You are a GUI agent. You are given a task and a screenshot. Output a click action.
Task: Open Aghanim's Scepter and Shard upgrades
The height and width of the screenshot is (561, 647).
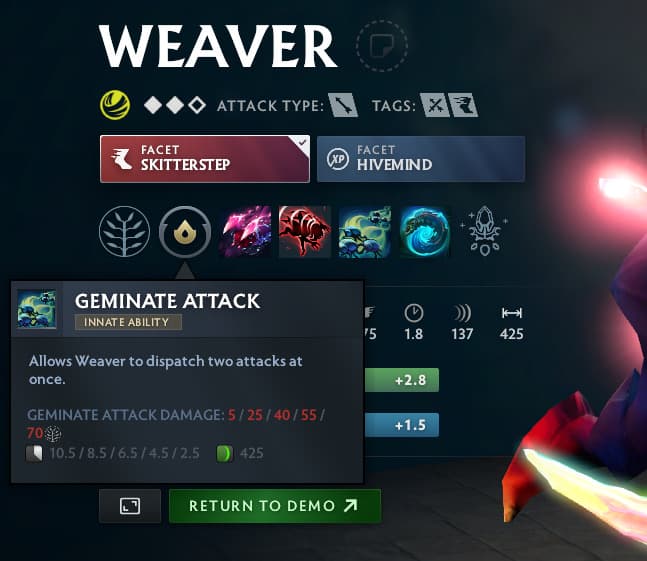[x=484, y=232]
